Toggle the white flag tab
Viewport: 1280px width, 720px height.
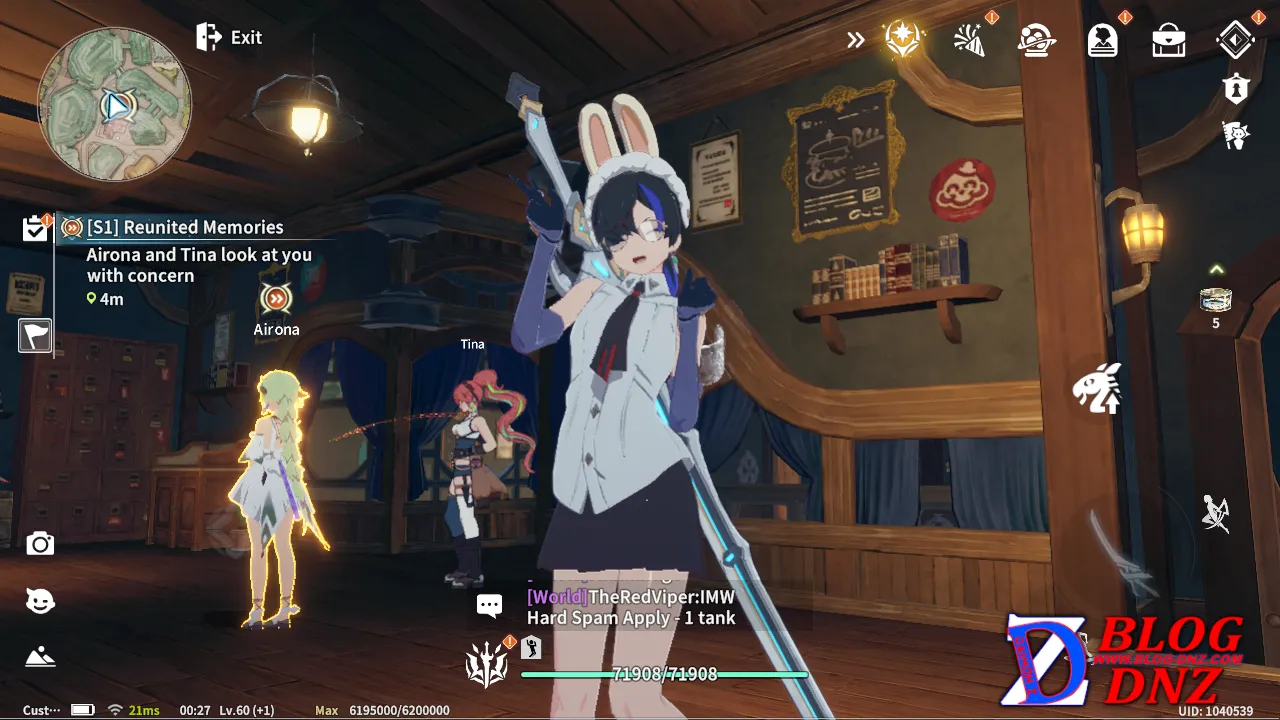35,336
